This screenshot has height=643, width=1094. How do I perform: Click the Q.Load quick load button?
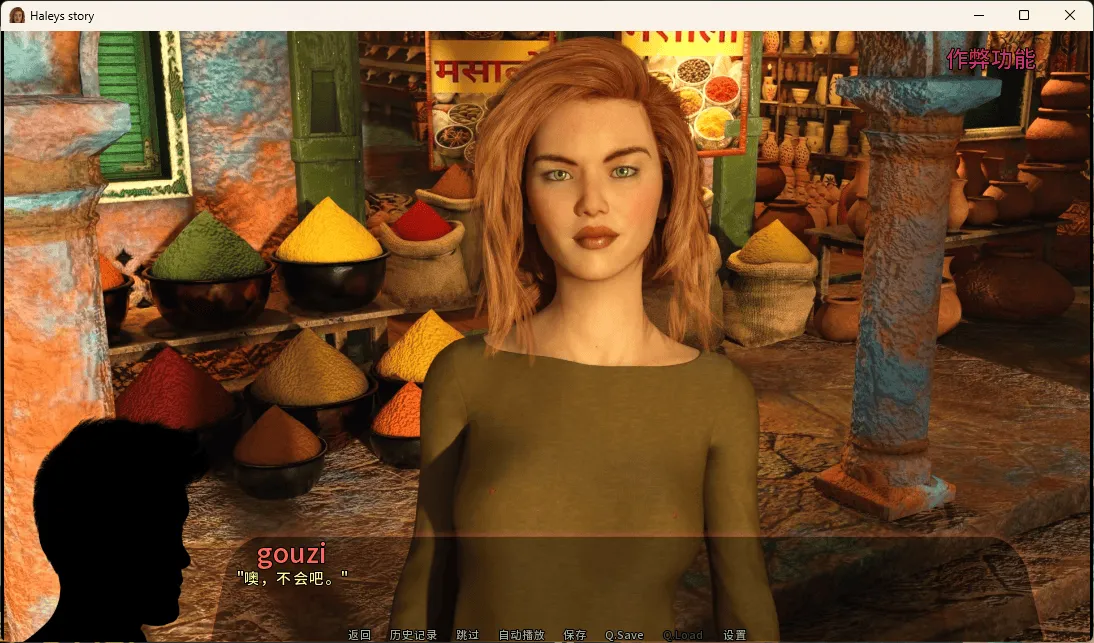point(682,635)
